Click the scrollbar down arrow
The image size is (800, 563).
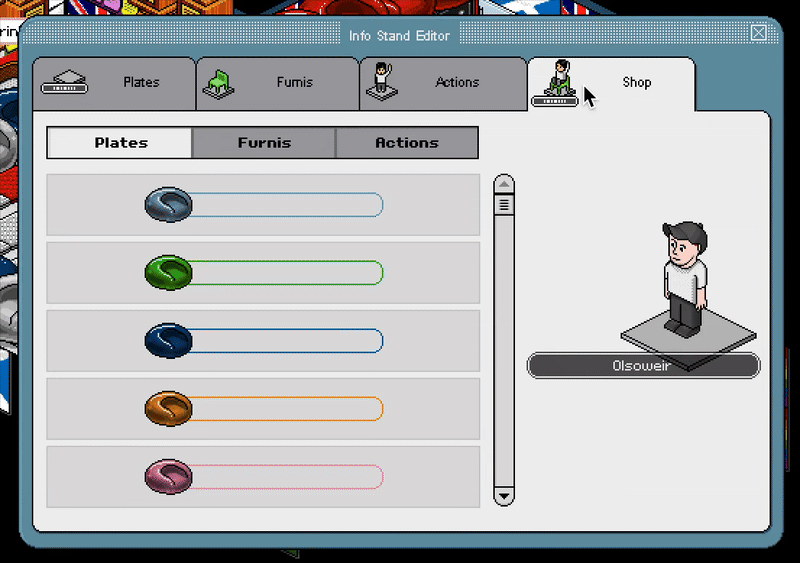pyautogui.click(x=504, y=496)
